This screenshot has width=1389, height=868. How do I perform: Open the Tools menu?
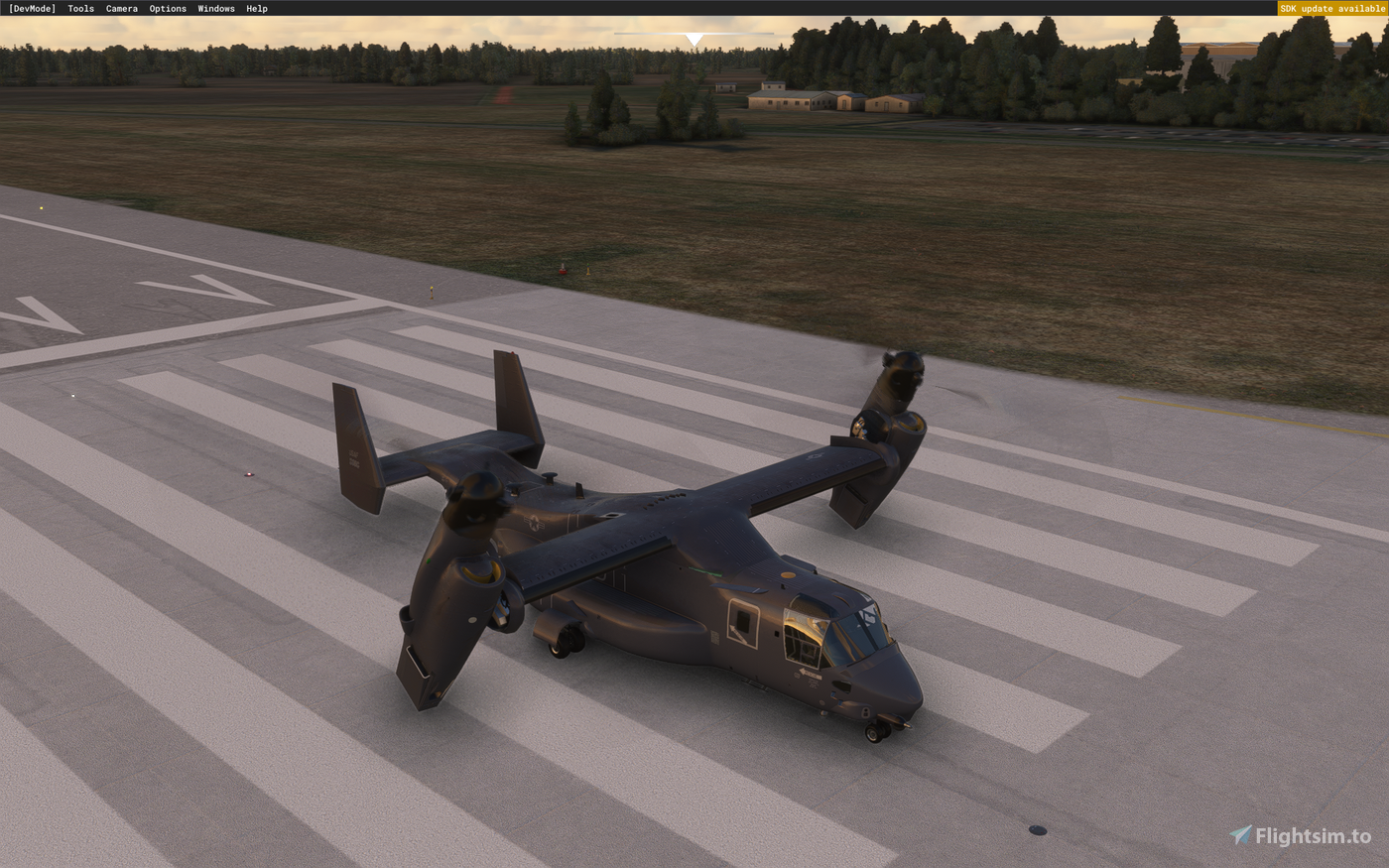coord(79,8)
